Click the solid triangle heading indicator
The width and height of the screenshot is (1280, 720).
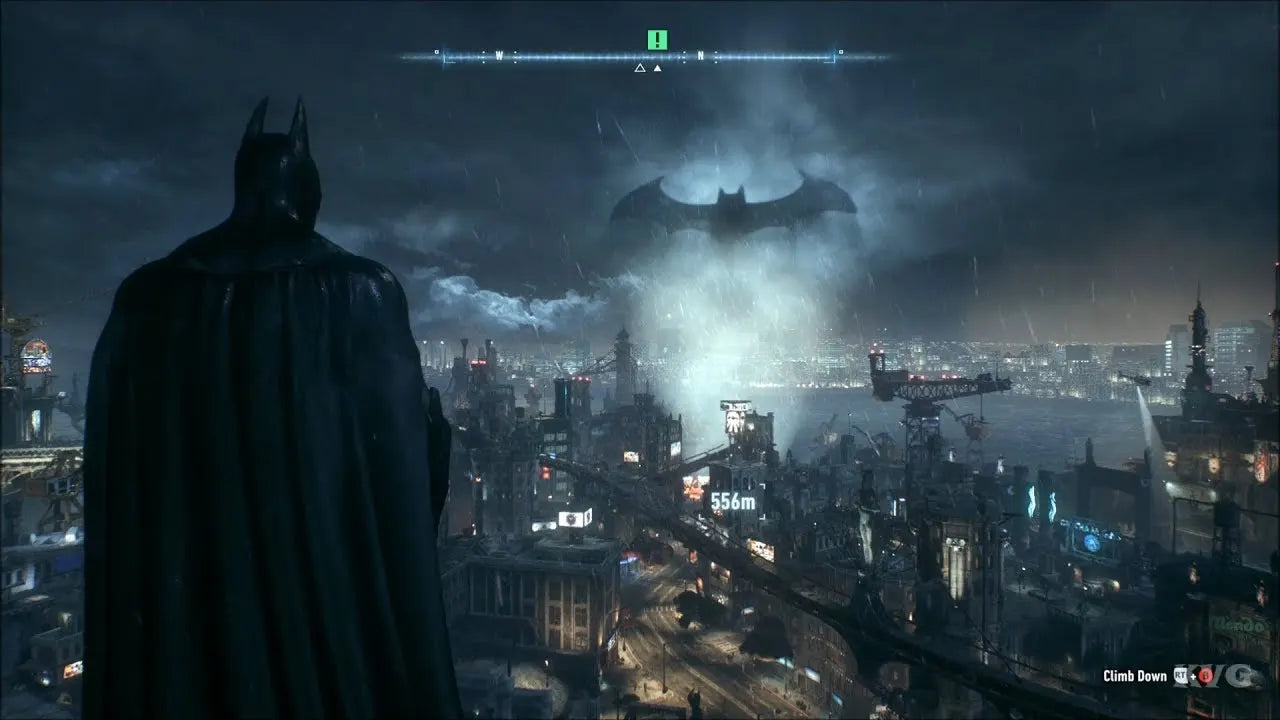tap(657, 68)
